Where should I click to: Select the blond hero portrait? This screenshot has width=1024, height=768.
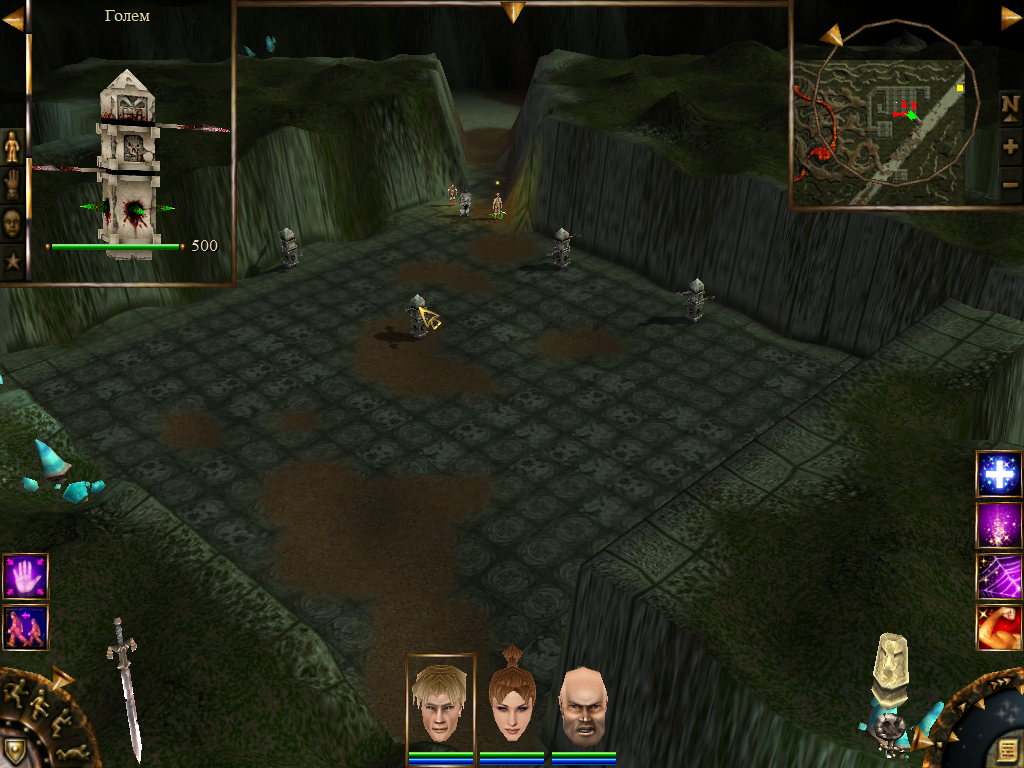click(441, 701)
